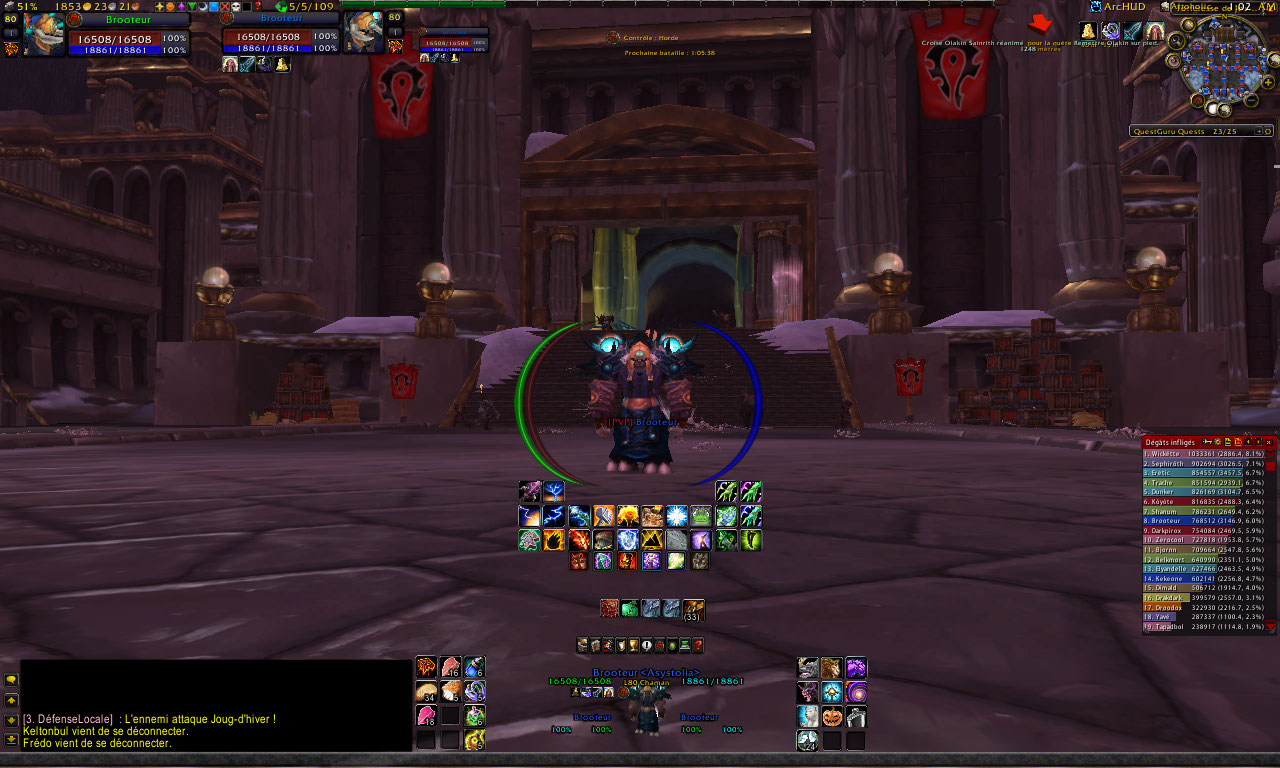Expand QuestGuru Quests using its plus button
The height and width of the screenshot is (768, 1280).
click(1259, 130)
